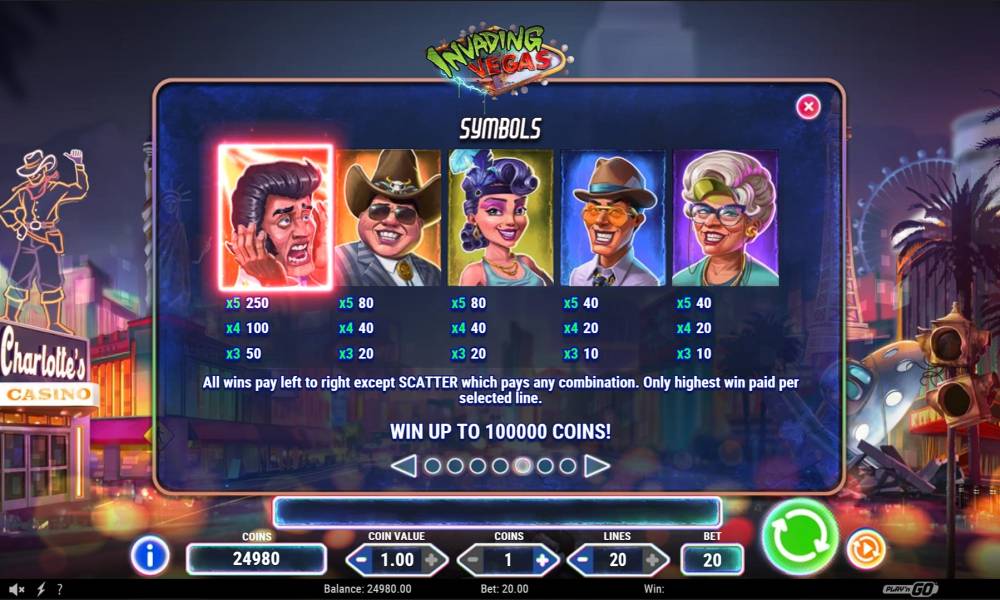Add one more coin per line
The width and height of the screenshot is (1000, 600).
point(542,560)
